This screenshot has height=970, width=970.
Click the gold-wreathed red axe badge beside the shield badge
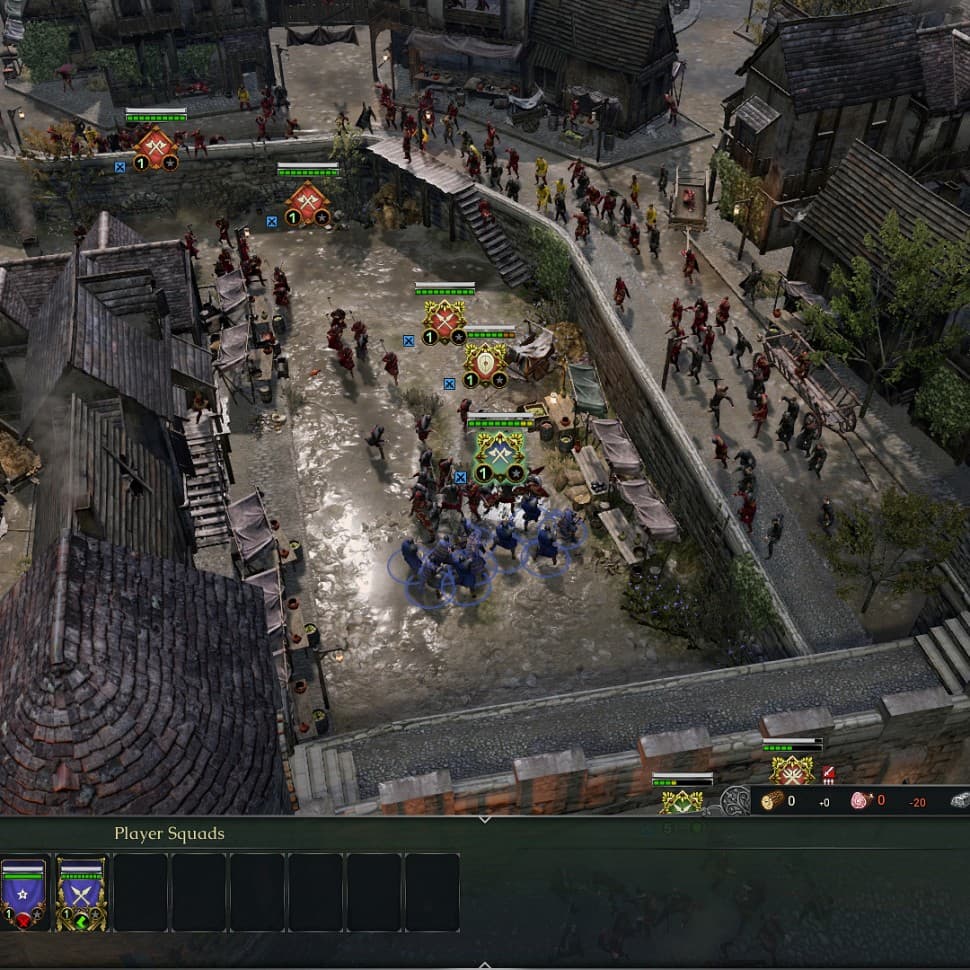(x=444, y=321)
